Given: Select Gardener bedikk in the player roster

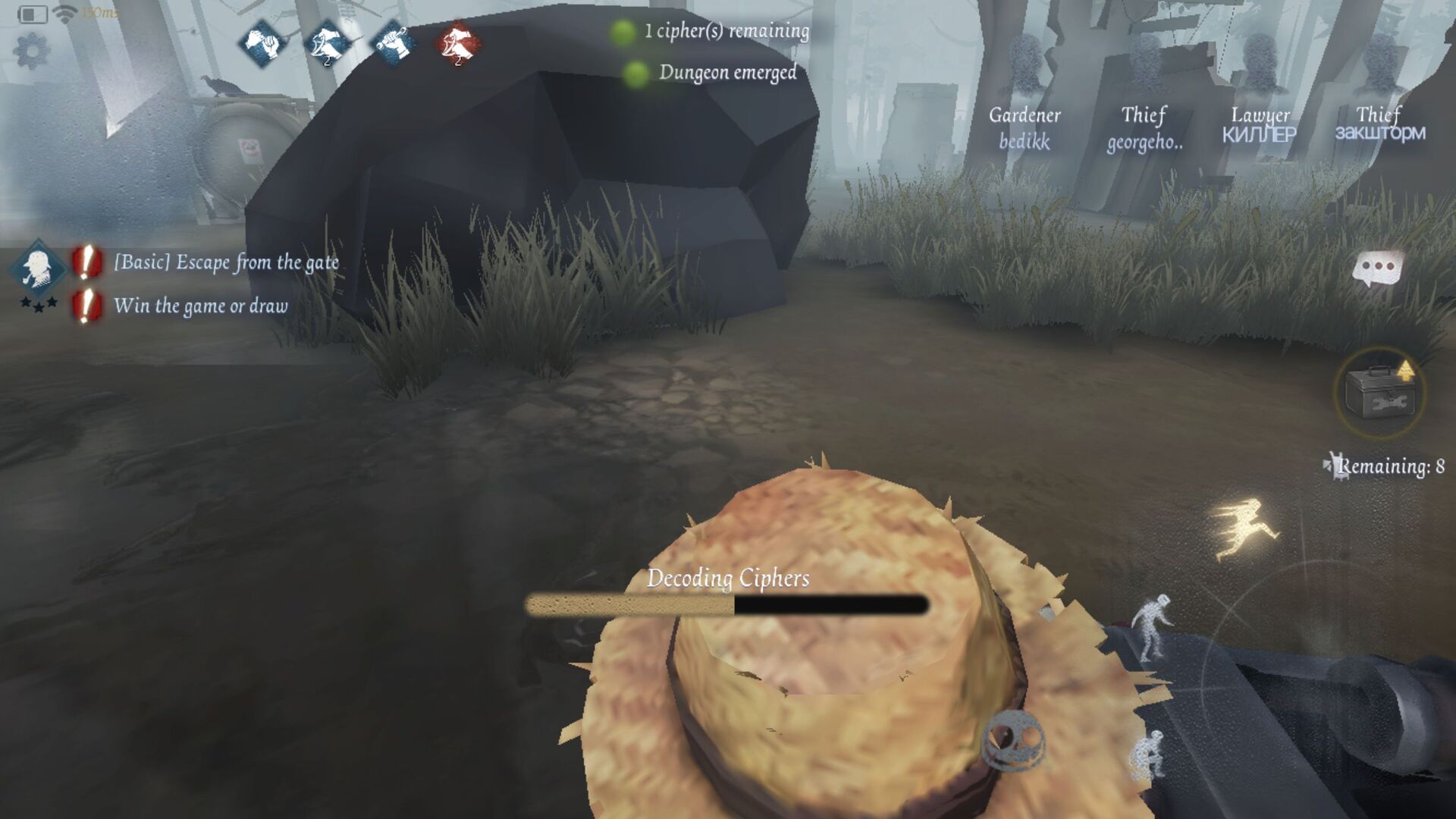Looking at the screenshot, I should [x=1024, y=127].
